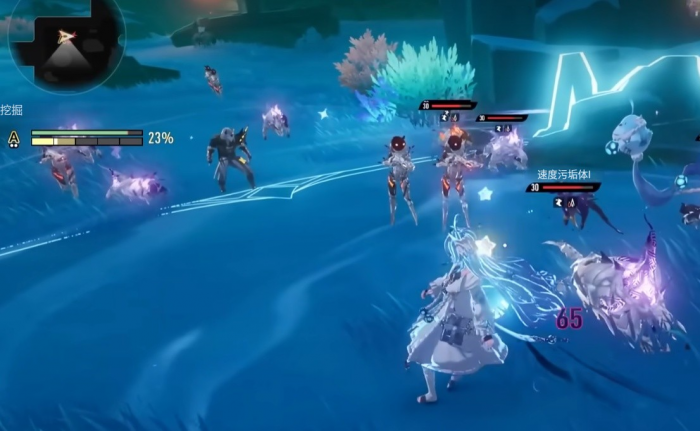Select the 挖掘 objective tracker label
The height and width of the screenshot is (431, 700).
coord(12,109)
